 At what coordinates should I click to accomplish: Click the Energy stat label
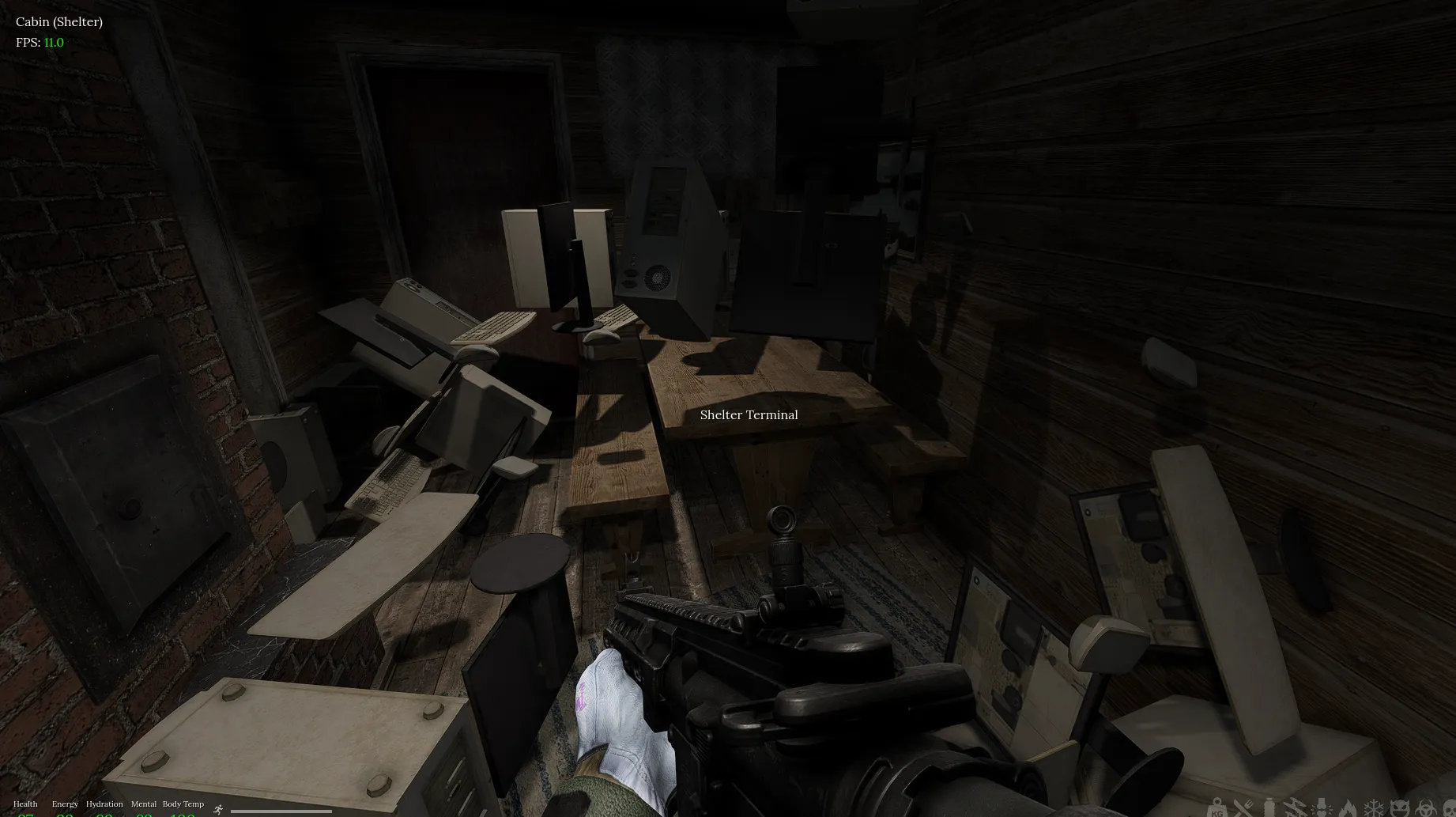click(x=64, y=804)
